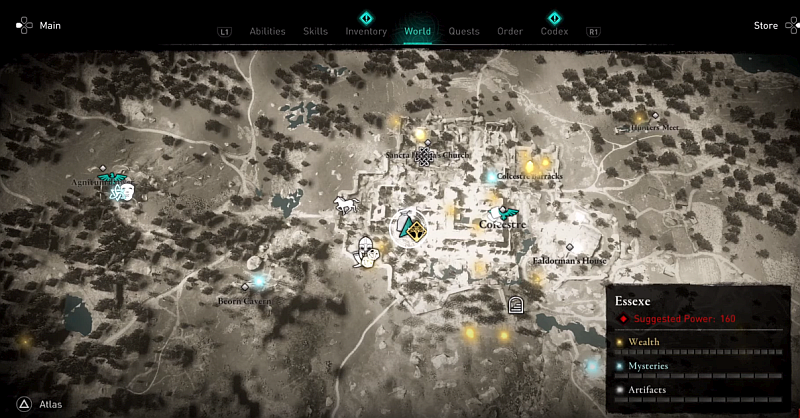
Task: Open the Order tab
Action: [510, 31]
